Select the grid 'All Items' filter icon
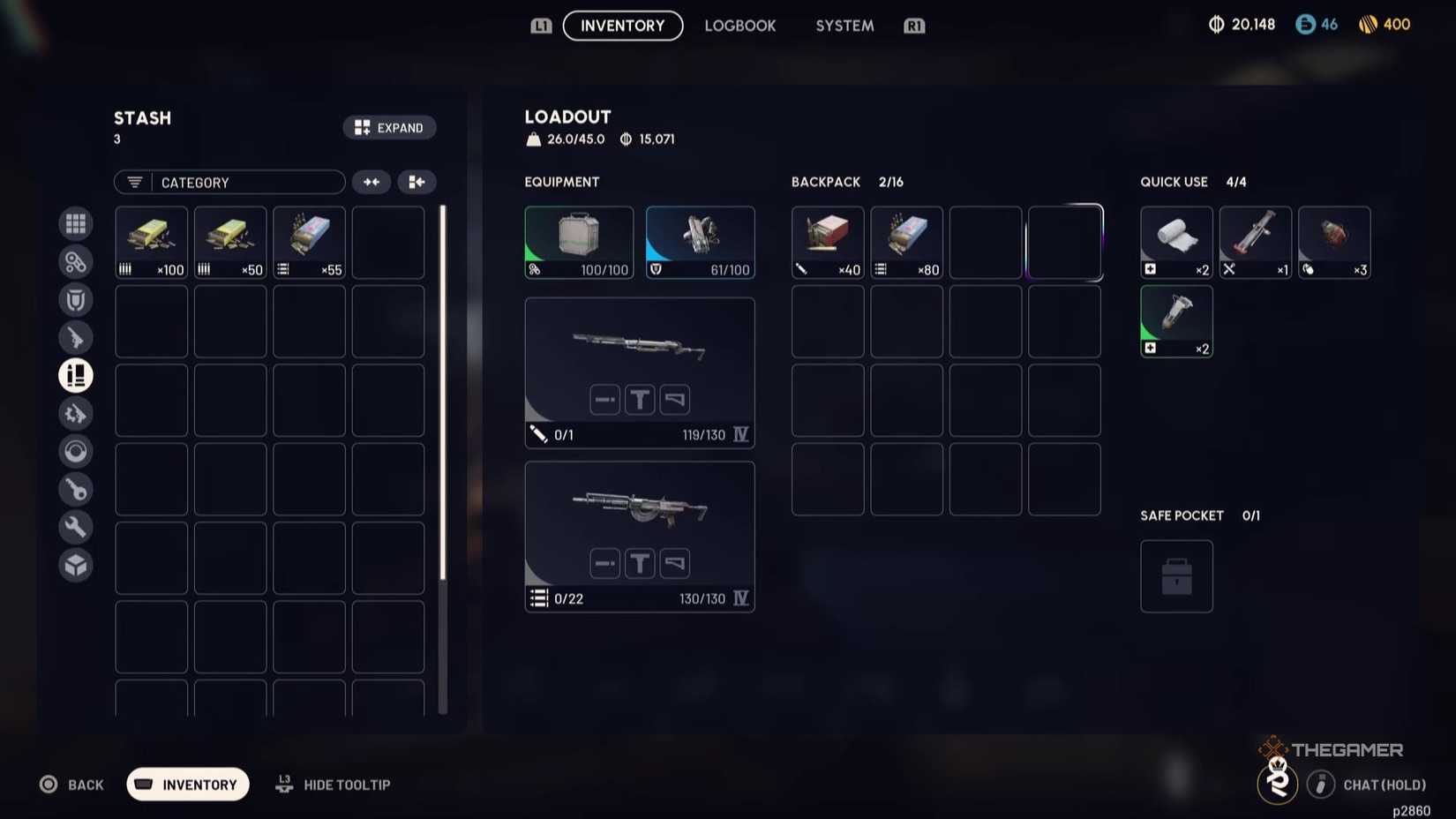This screenshot has height=819, width=1456. (76, 223)
